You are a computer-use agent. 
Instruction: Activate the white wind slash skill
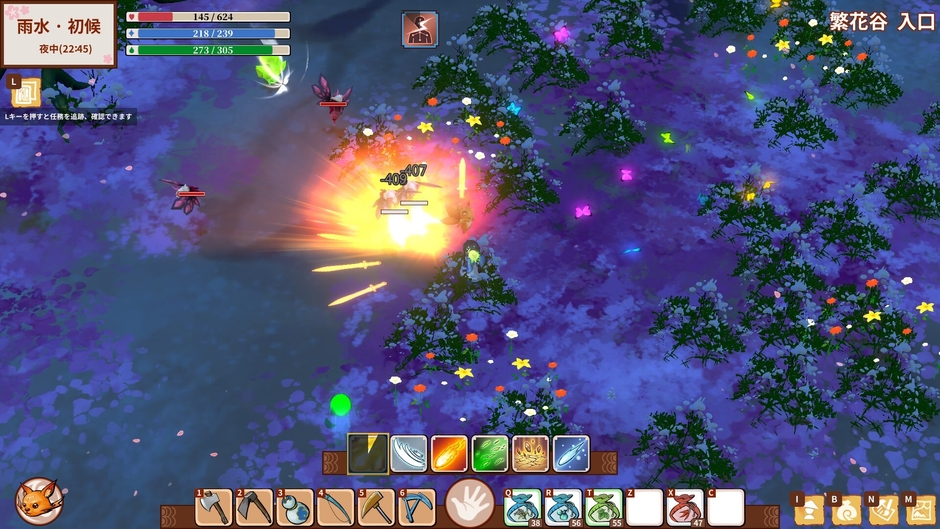click(x=409, y=454)
